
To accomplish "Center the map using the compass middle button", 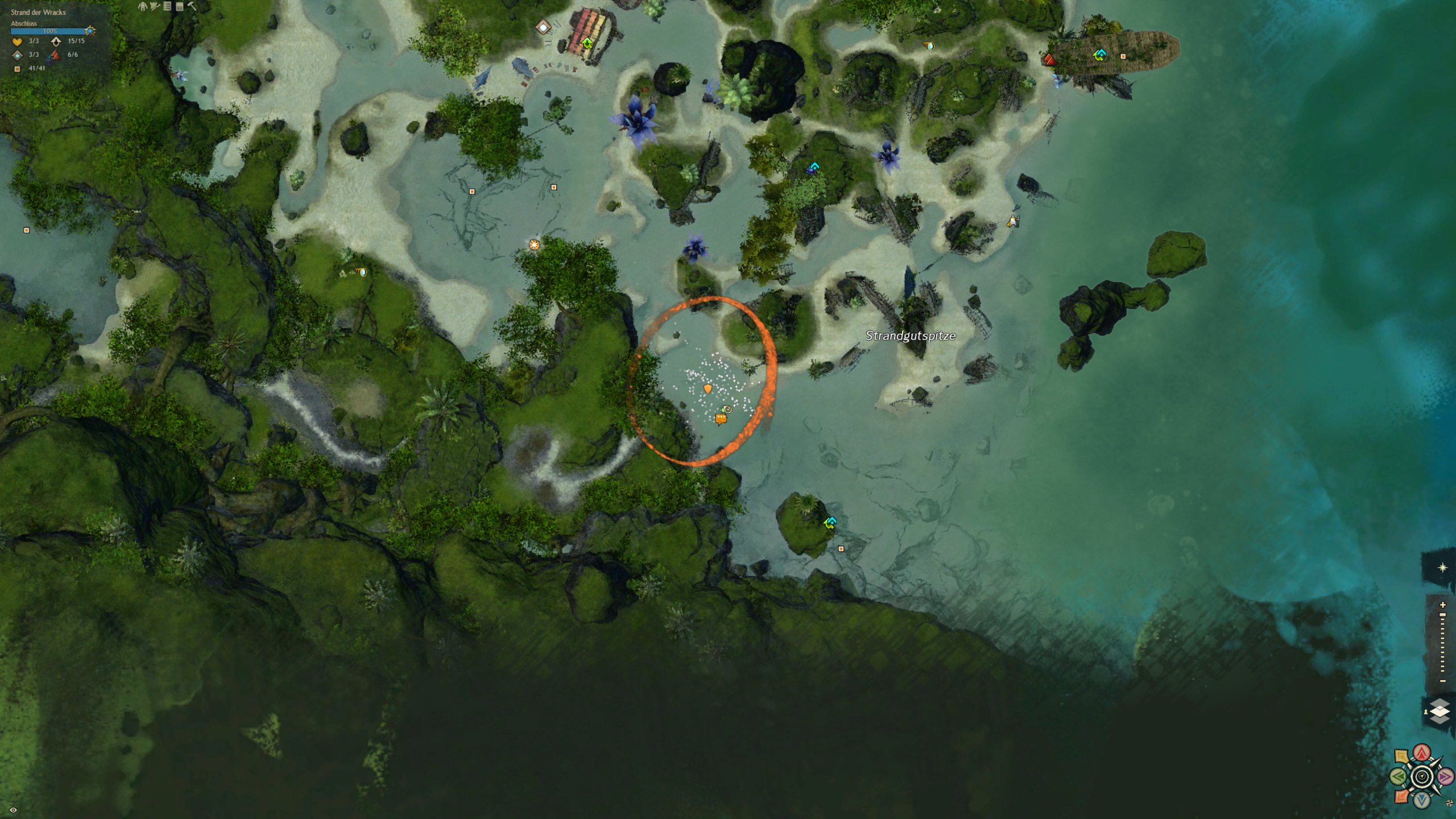I will click(x=1422, y=777).
